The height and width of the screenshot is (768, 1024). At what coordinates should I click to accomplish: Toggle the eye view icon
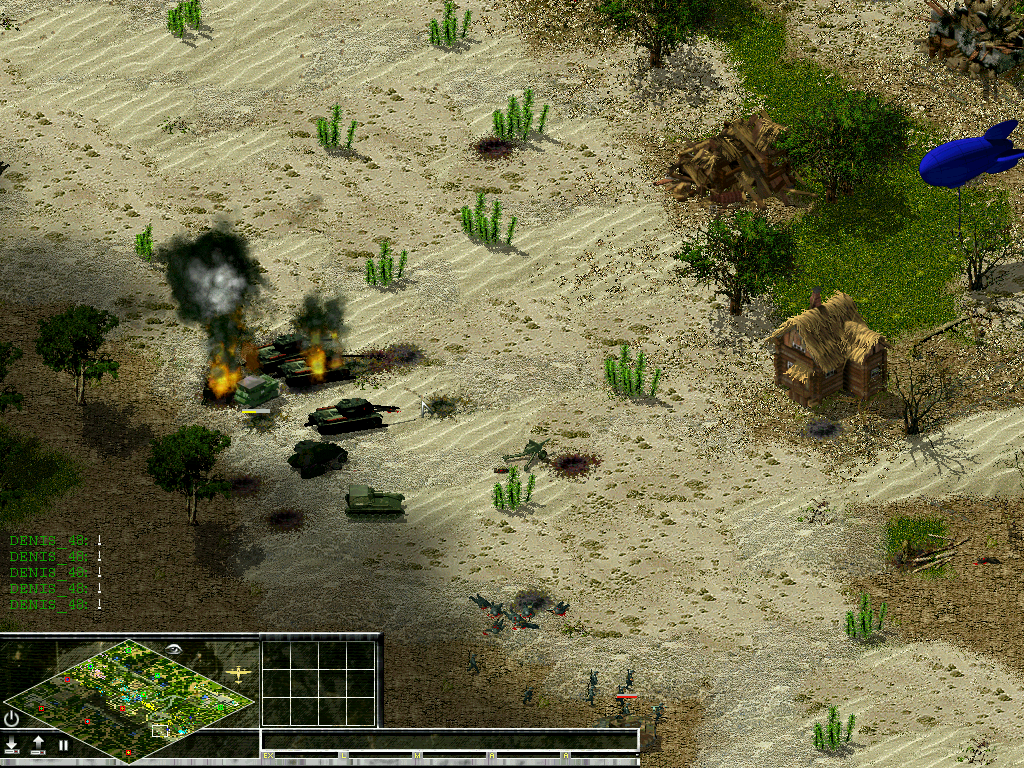(x=176, y=649)
